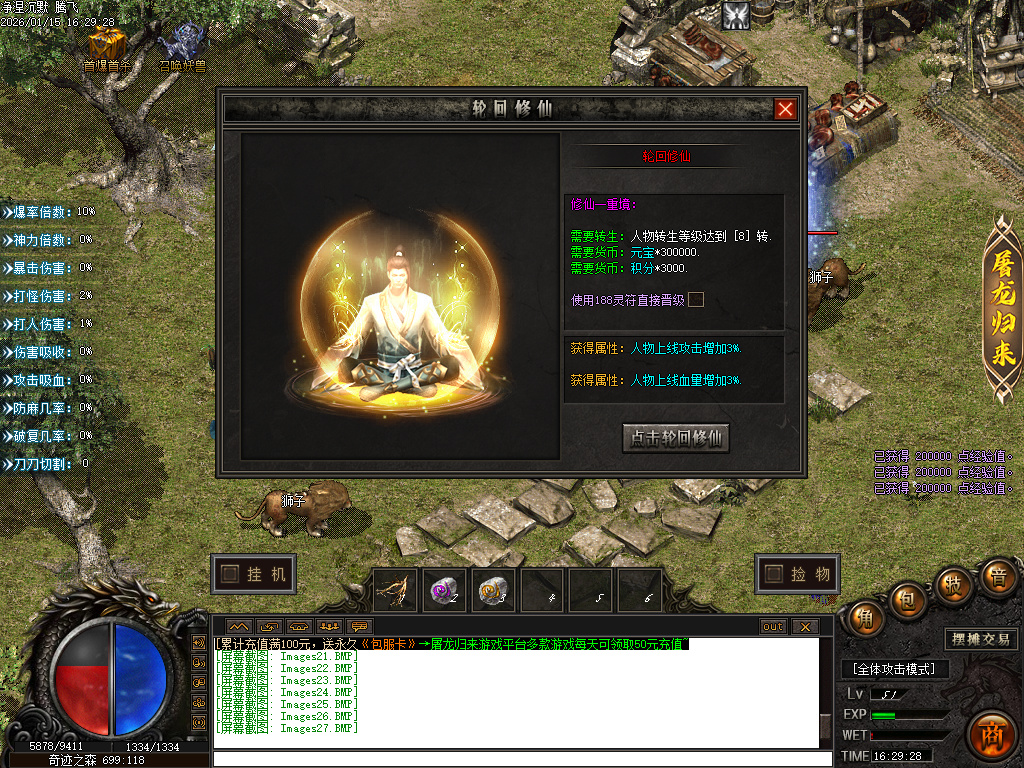Toggle the 捡物 auto-pickup button
Viewport: 1024px width, 768px height.
(797, 574)
